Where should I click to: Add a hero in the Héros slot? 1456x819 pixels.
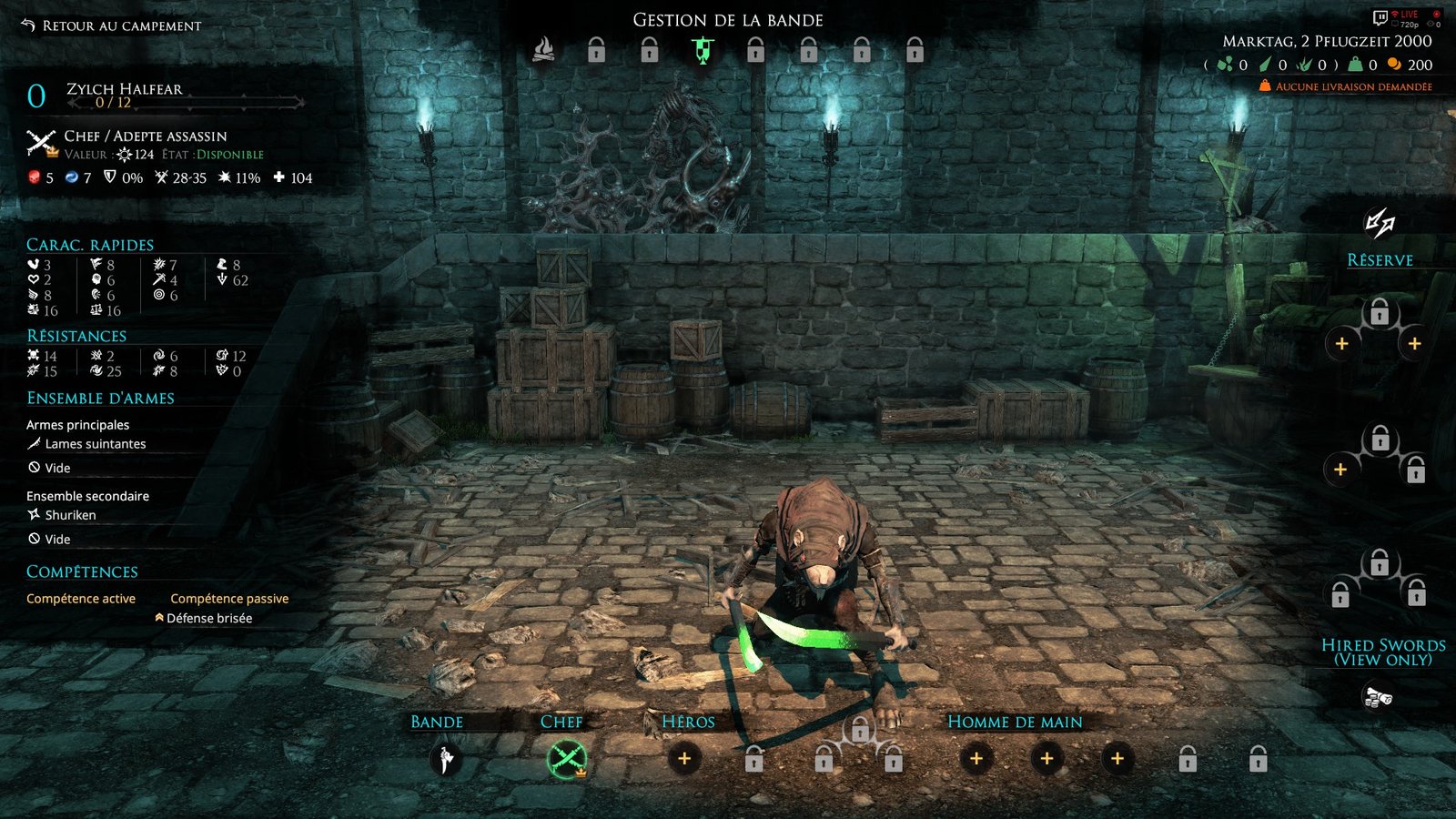pos(684,759)
